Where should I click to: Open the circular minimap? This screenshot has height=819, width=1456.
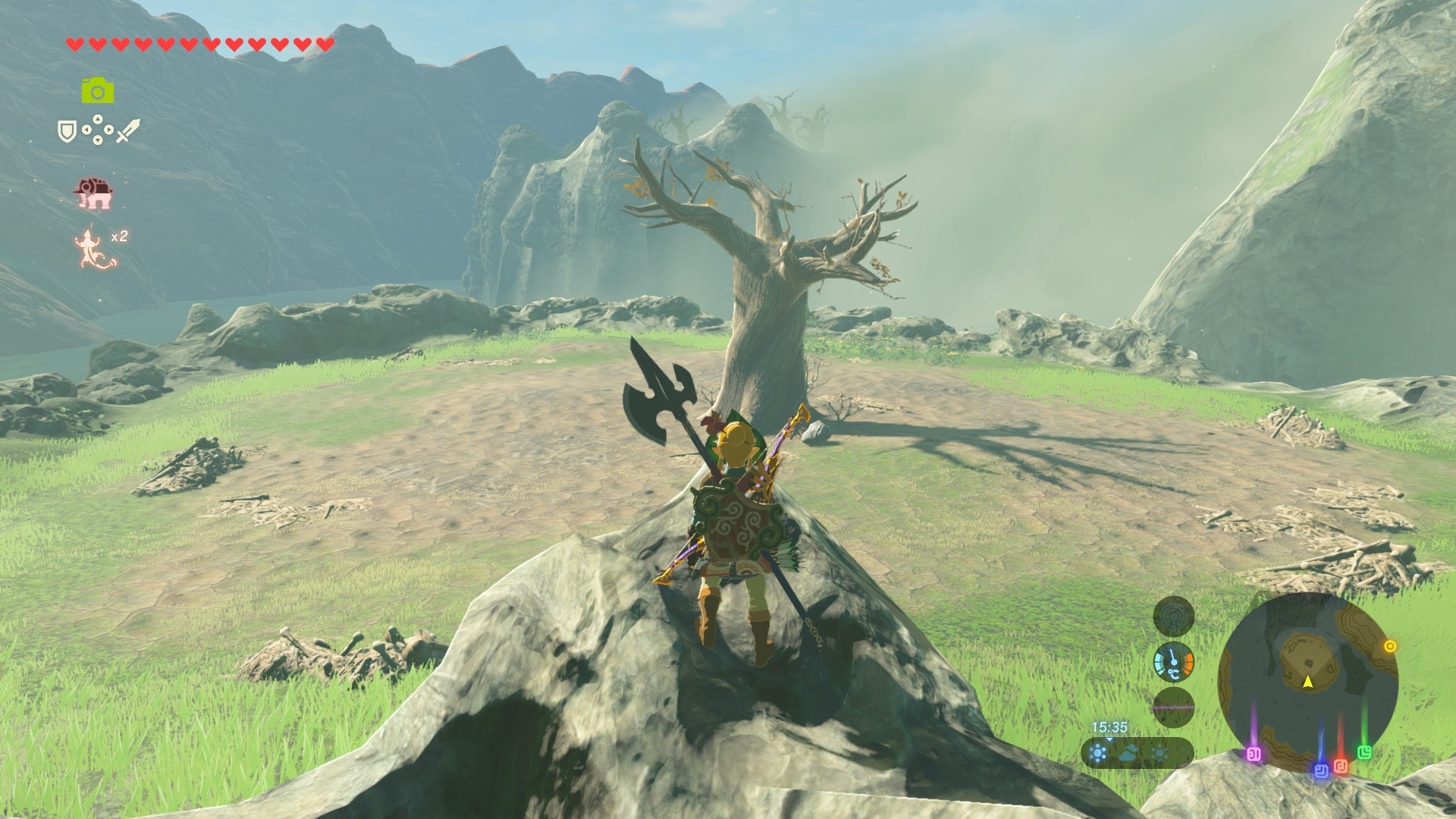click(1307, 681)
